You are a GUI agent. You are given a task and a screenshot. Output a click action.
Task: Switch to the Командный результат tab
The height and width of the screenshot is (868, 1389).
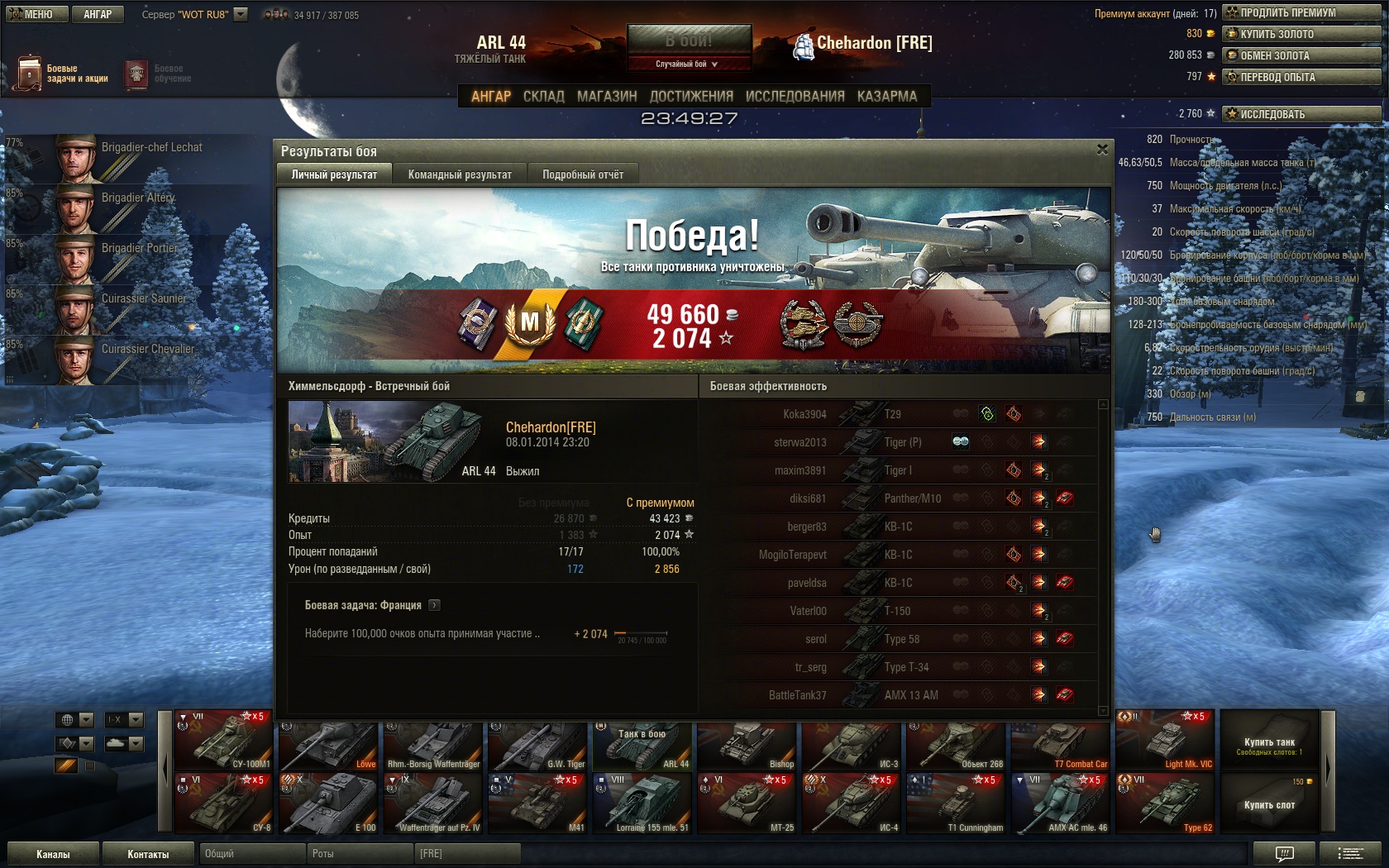460,174
